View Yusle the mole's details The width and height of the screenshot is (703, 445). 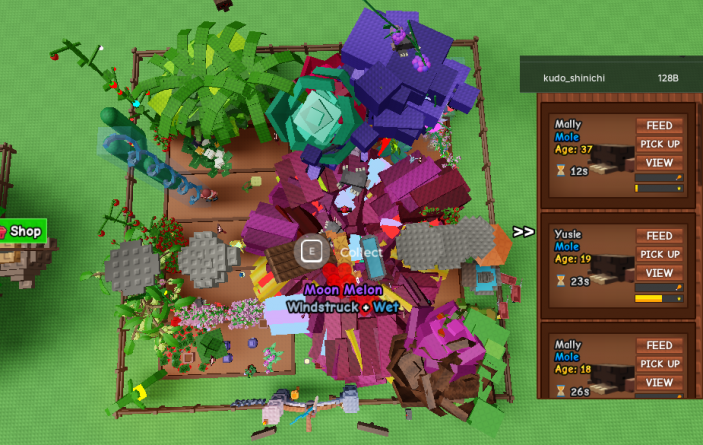[x=660, y=273]
